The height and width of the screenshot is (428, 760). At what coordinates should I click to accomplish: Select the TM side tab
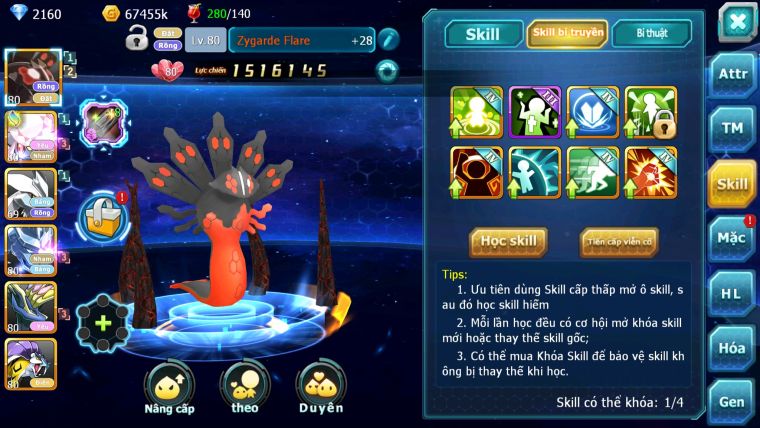click(x=731, y=129)
